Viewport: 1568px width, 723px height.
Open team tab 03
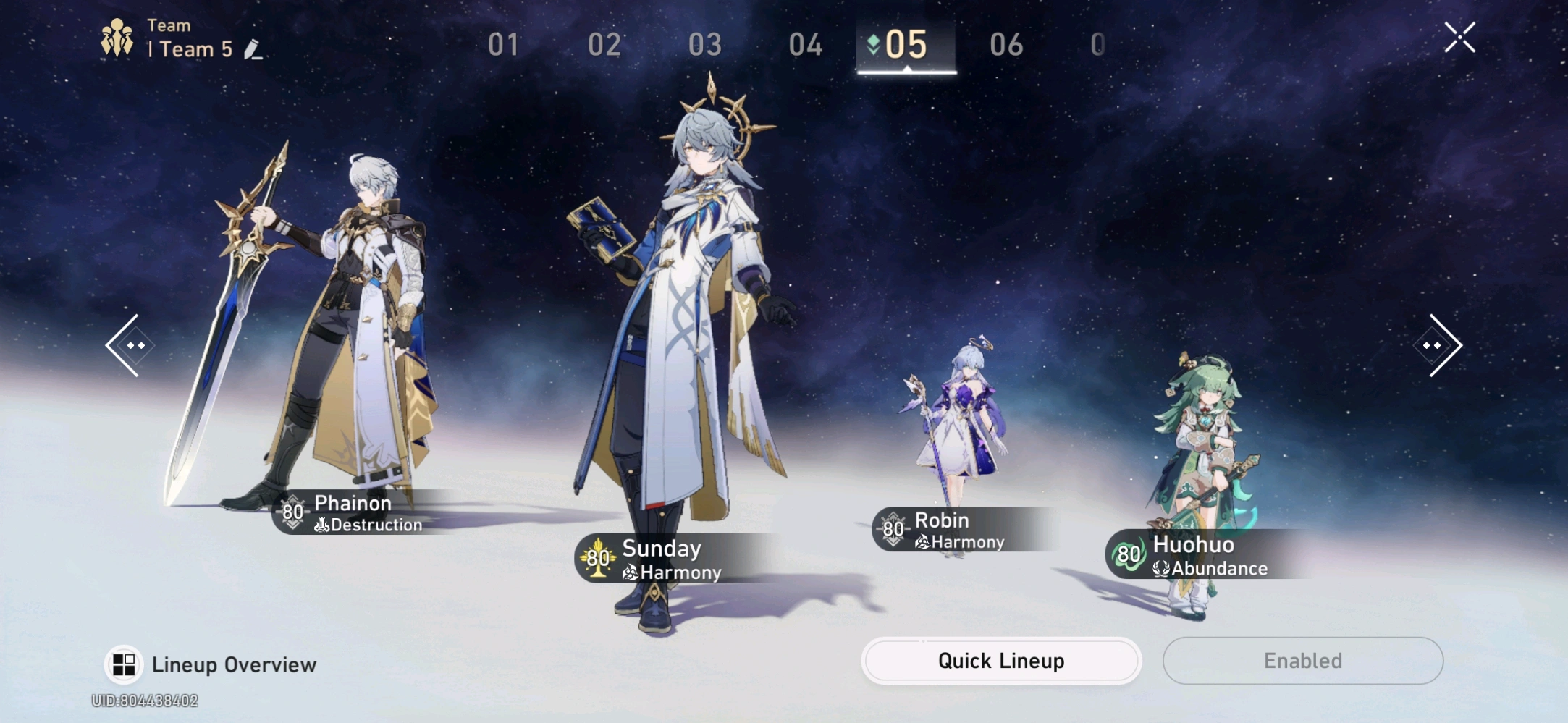coord(704,45)
